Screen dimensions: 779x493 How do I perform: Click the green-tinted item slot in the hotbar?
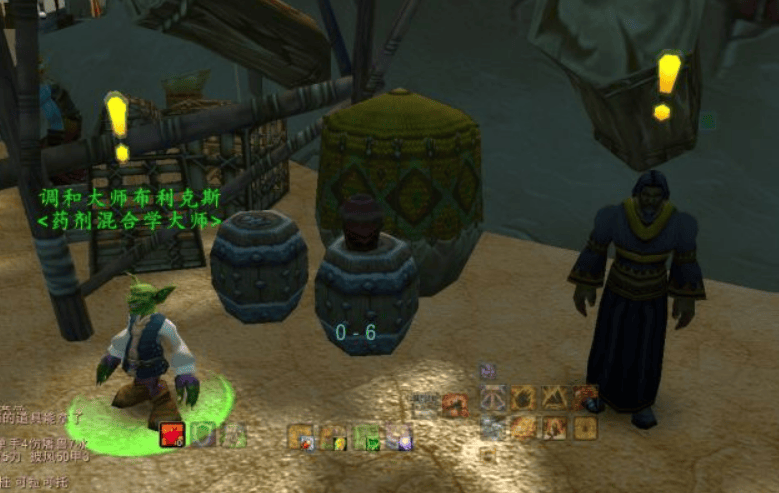(x=366, y=437)
